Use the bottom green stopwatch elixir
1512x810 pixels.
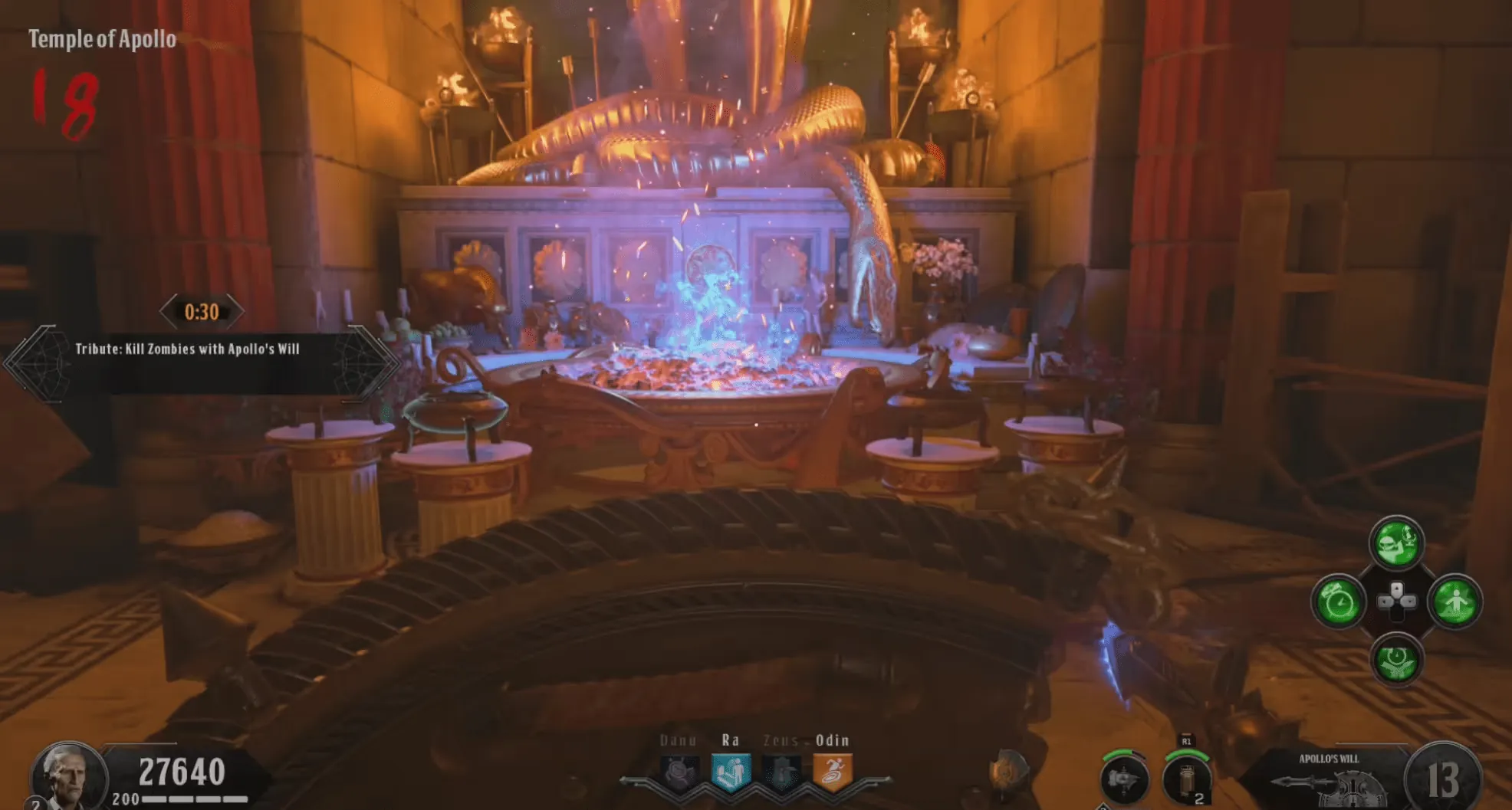(x=1396, y=660)
